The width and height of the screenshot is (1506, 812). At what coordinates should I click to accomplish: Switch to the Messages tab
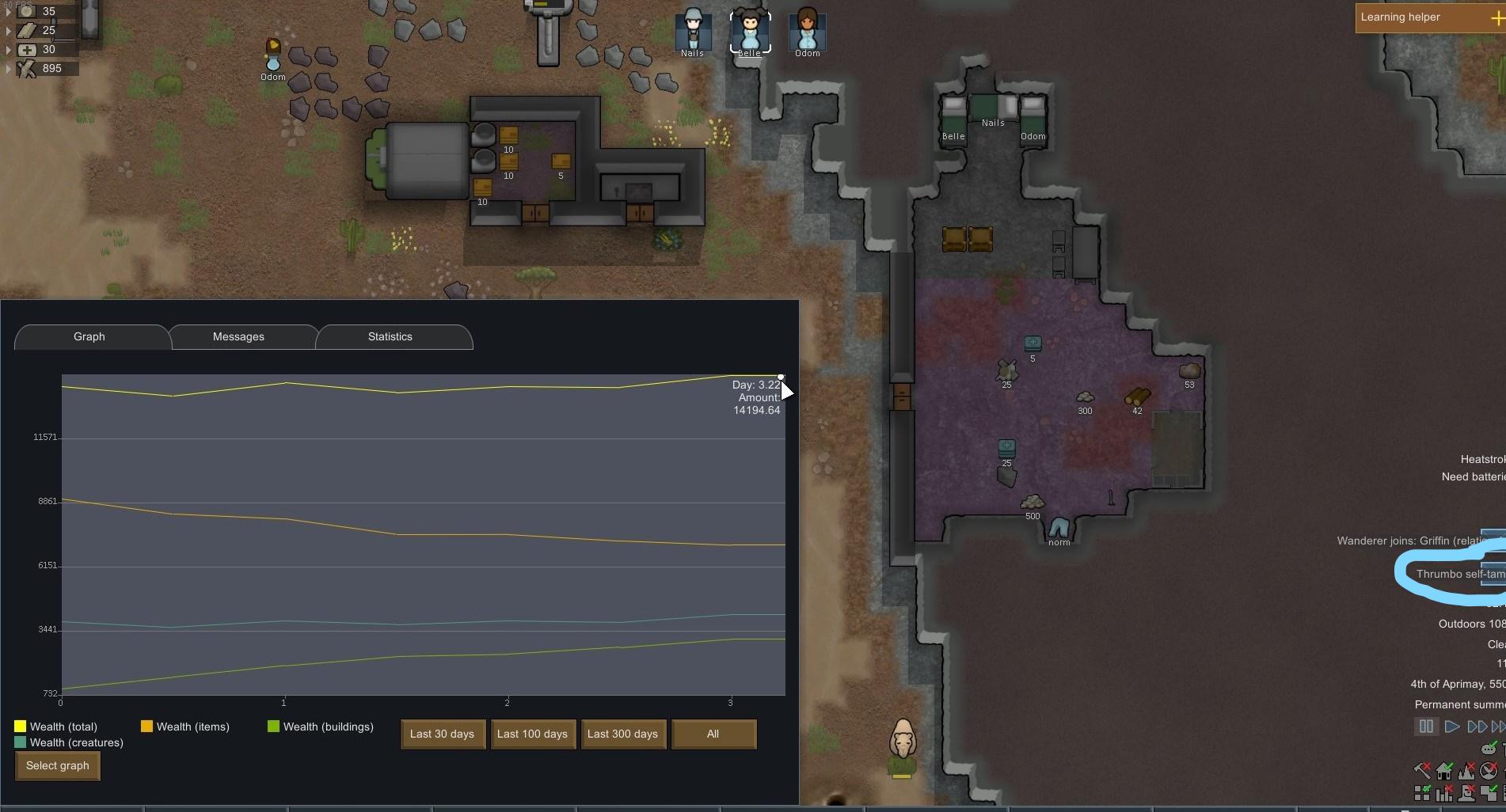(238, 336)
